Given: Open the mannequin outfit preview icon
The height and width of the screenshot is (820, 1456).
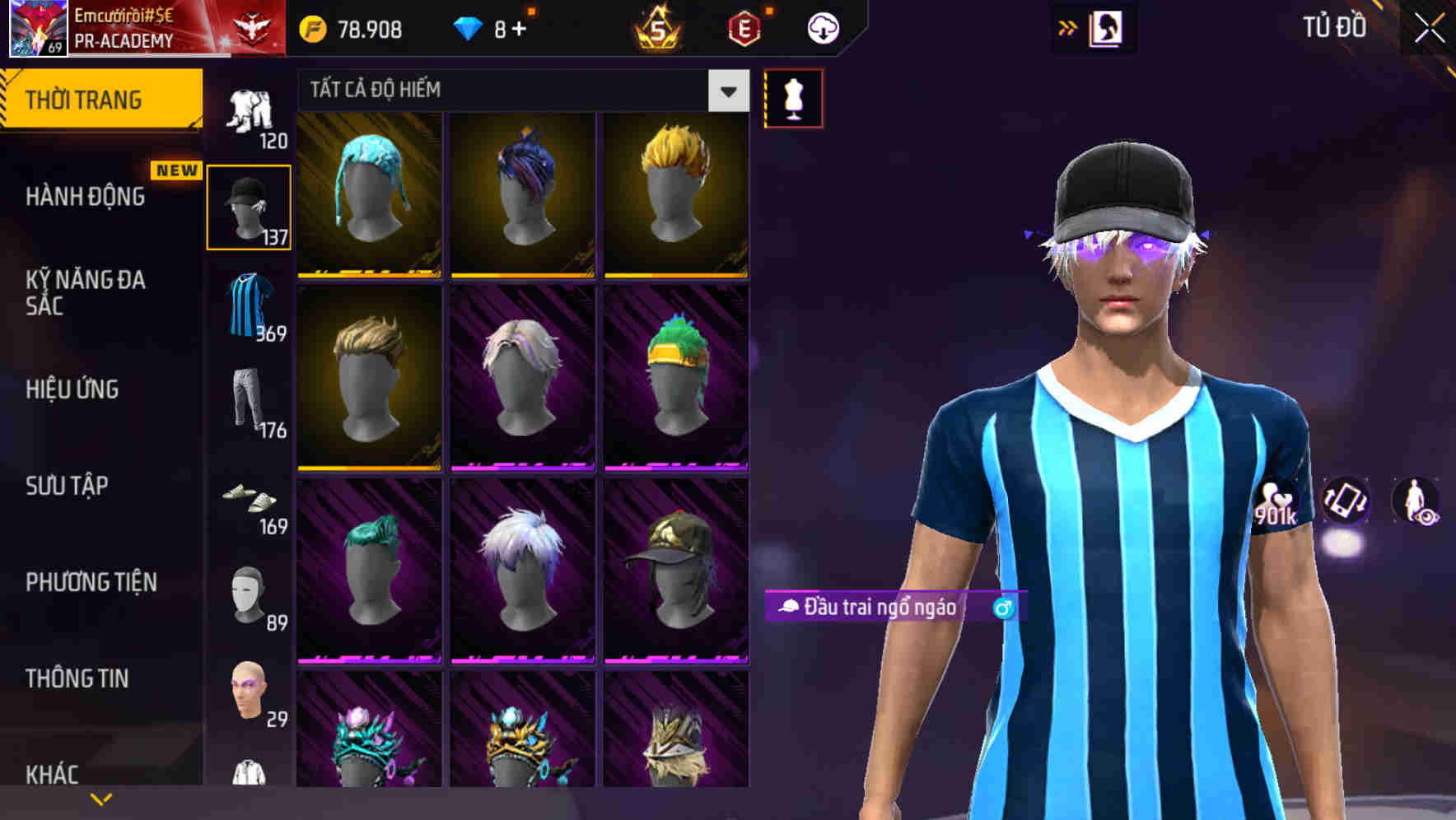Looking at the screenshot, I should [793, 97].
